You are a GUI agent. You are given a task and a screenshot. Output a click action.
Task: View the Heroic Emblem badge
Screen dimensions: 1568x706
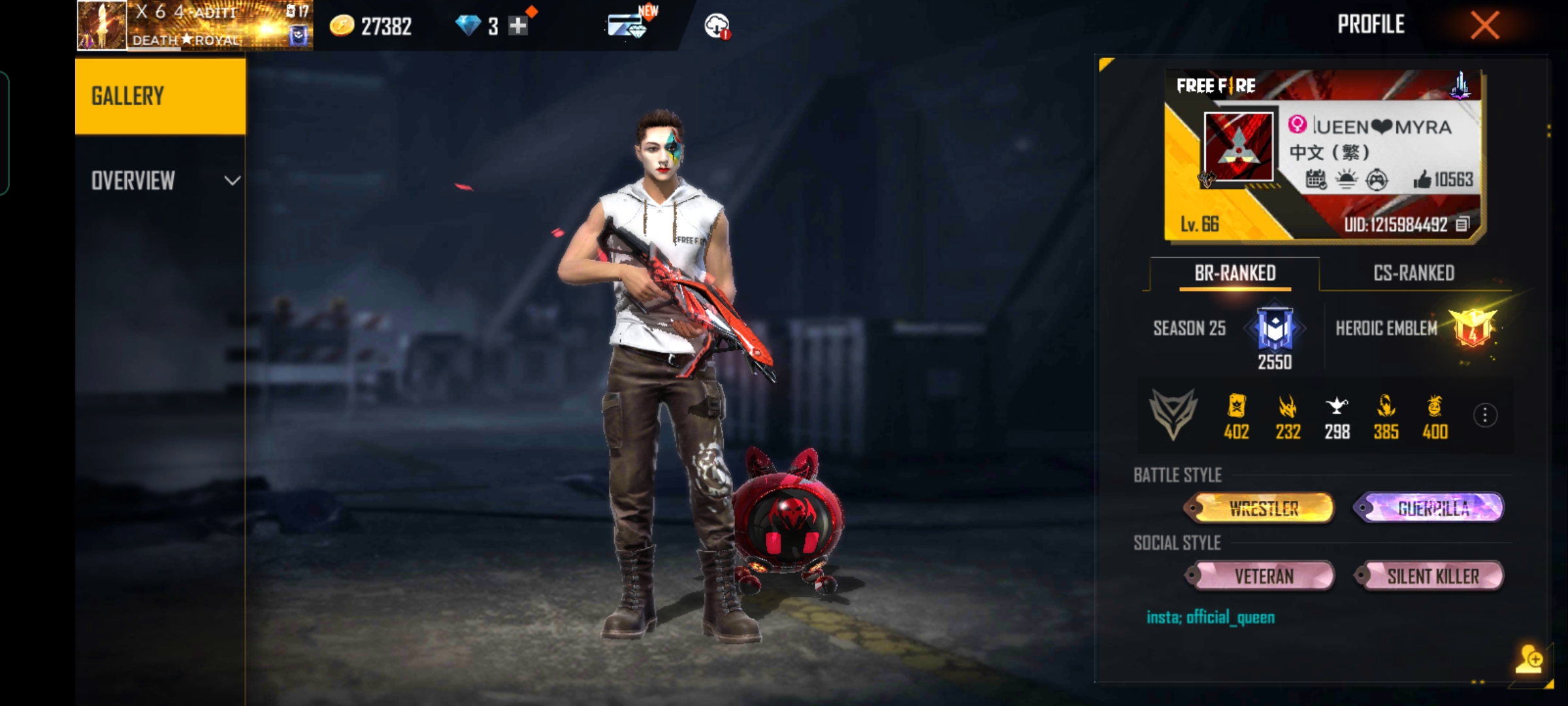(x=1473, y=328)
